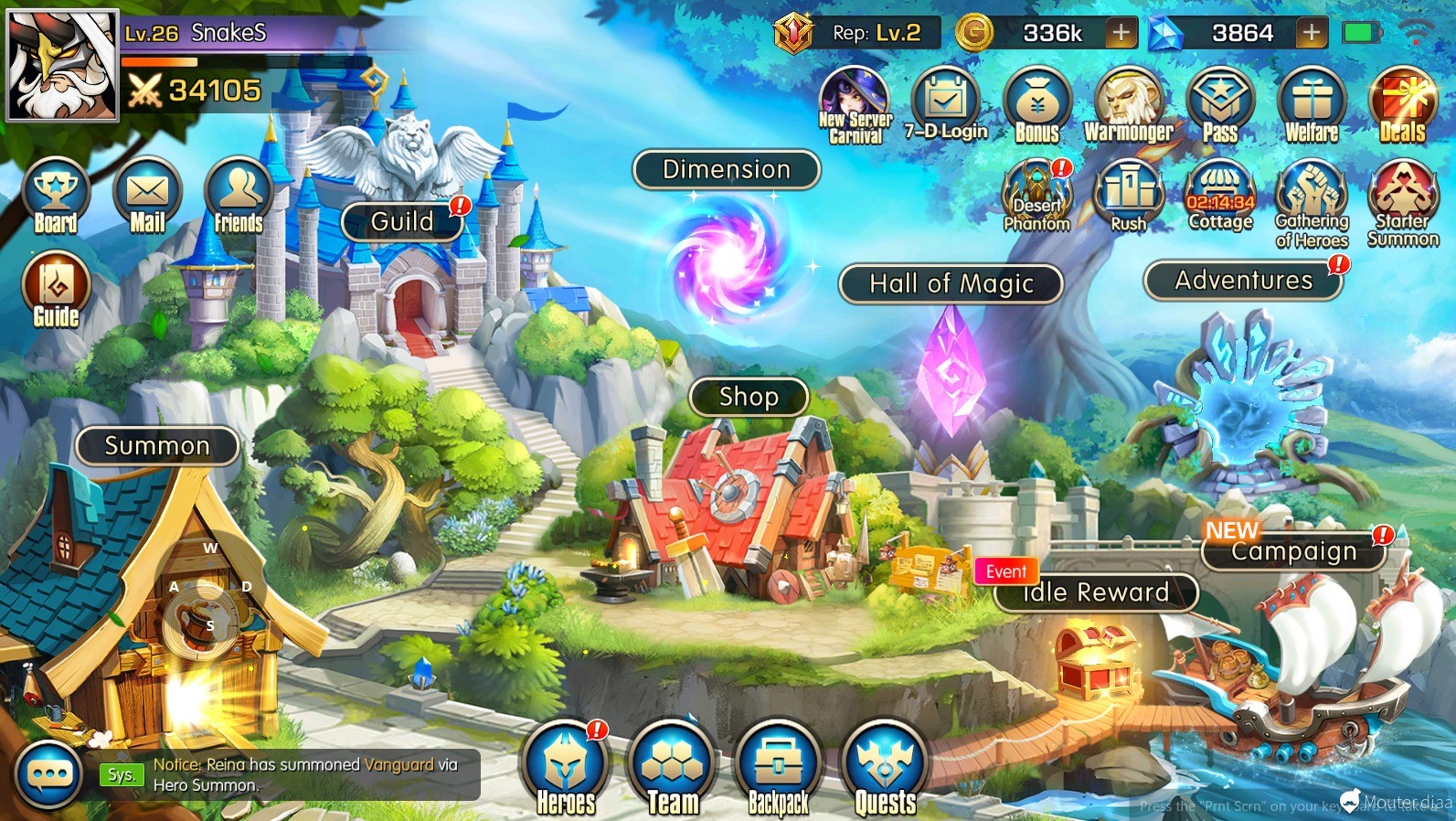1456x821 pixels.
Task: Open the Heroes menu
Action: point(566,768)
